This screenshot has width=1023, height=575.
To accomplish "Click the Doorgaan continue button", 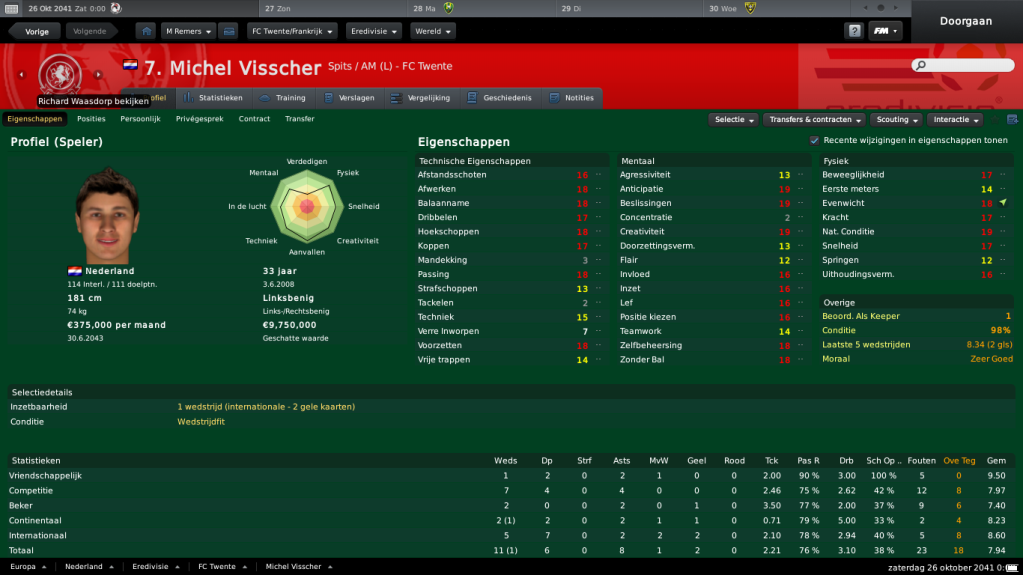I will pos(966,21).
